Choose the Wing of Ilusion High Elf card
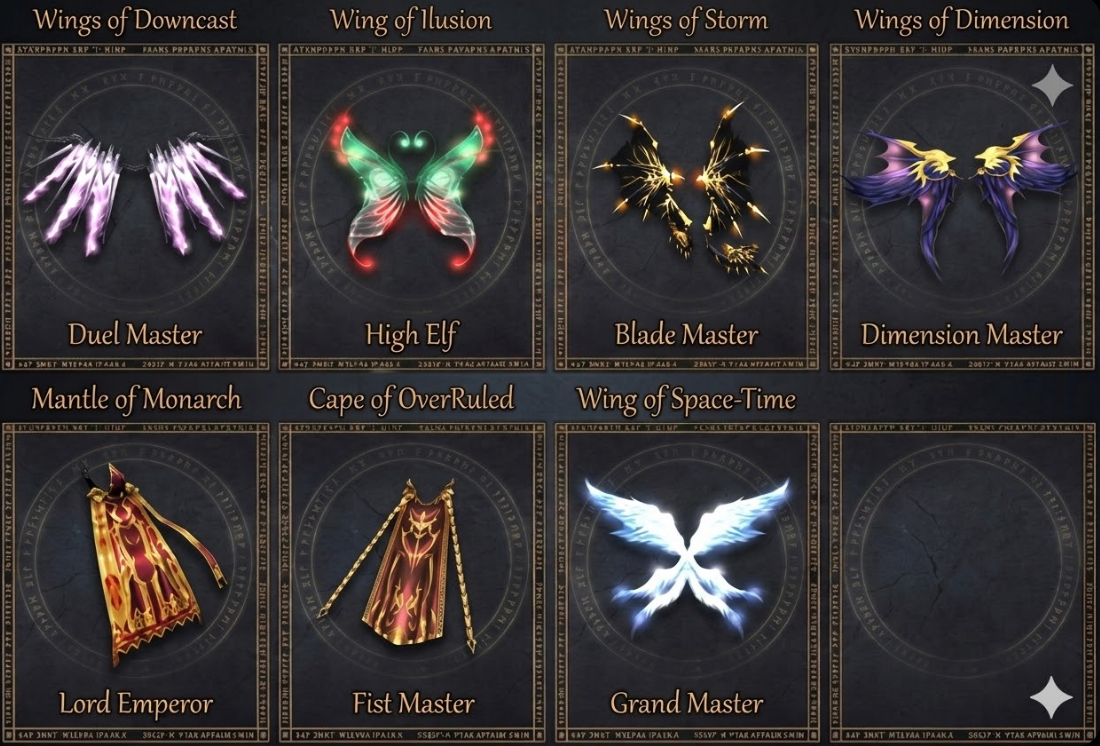The image size is (1100, 746). point(412,206)
